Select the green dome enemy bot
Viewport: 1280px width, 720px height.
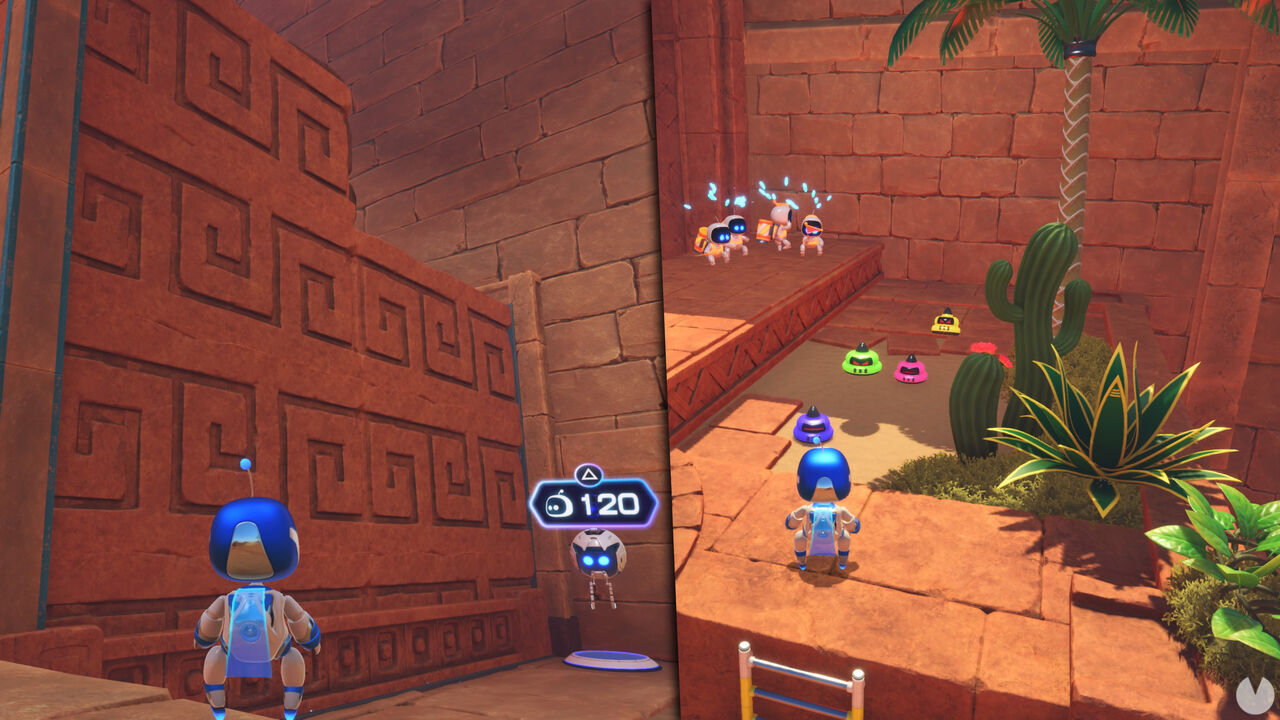coord(862,362)
